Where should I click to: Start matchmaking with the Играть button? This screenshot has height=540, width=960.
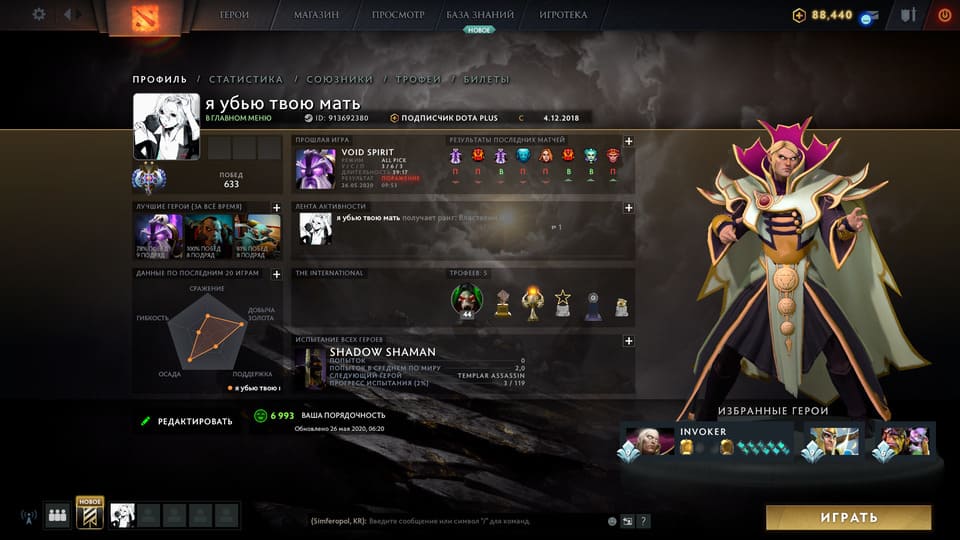(x=848, y=517)
